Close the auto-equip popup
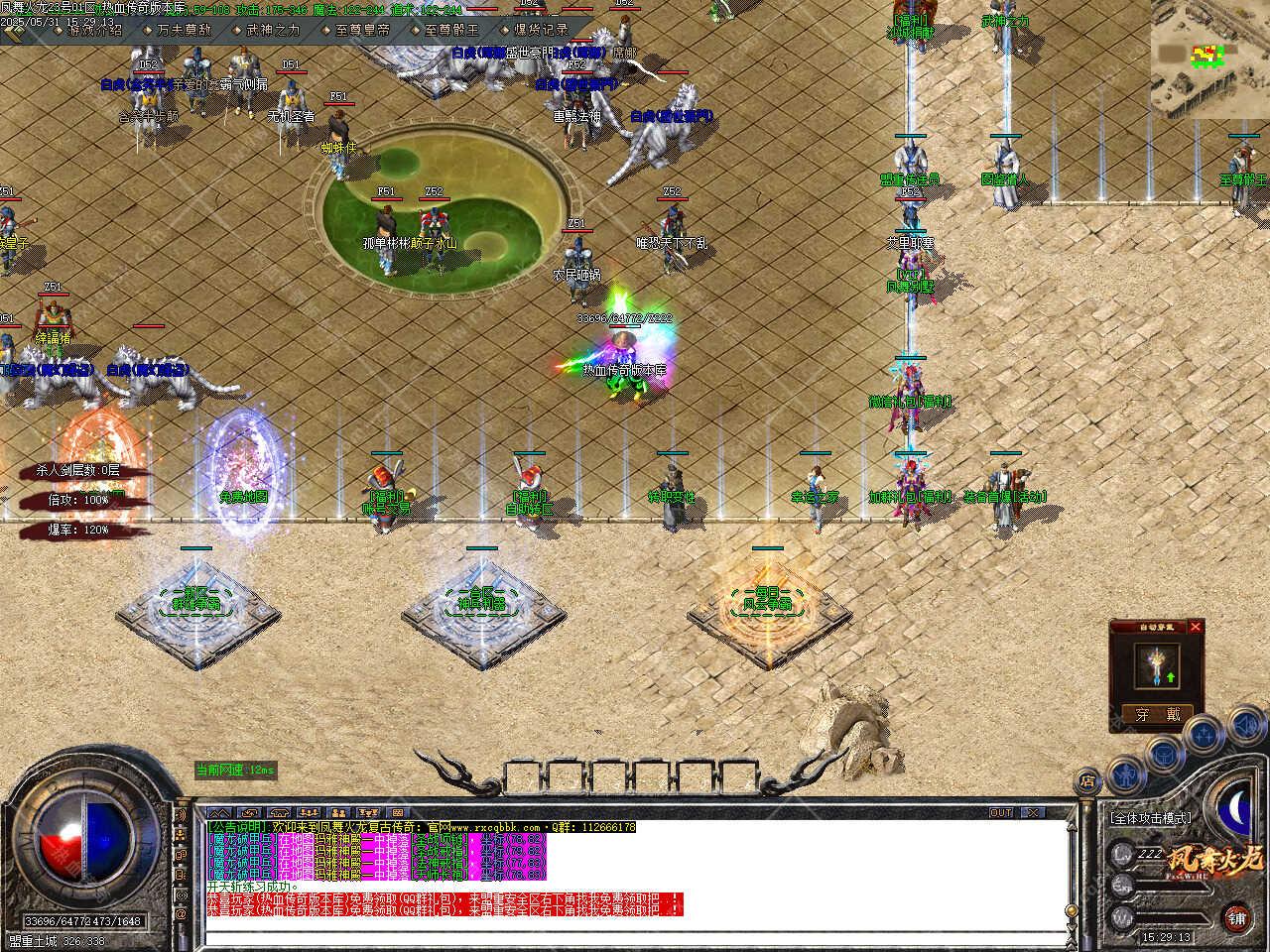The width and height of the screenshot is (1270, 952). (x=1195, y=627)
